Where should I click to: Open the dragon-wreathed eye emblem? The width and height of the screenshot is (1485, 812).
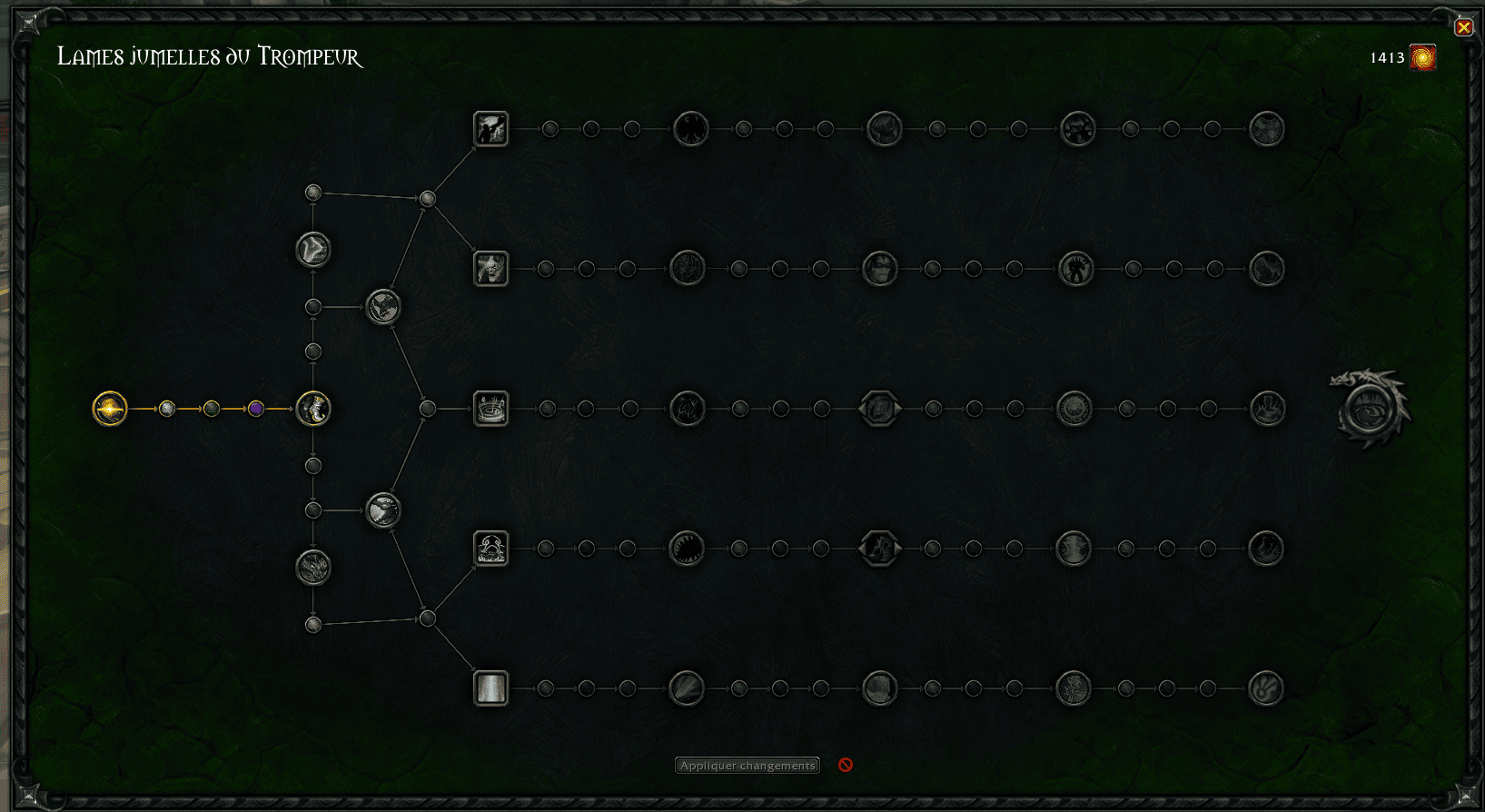tap(1370, 409)
